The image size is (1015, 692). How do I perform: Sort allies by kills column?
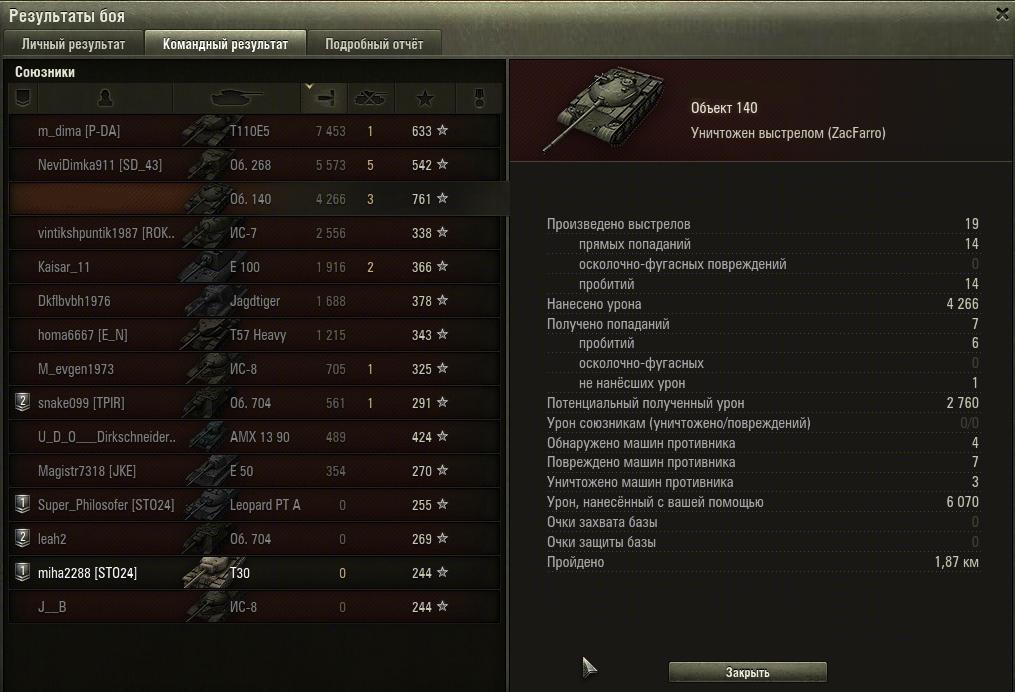371,98
